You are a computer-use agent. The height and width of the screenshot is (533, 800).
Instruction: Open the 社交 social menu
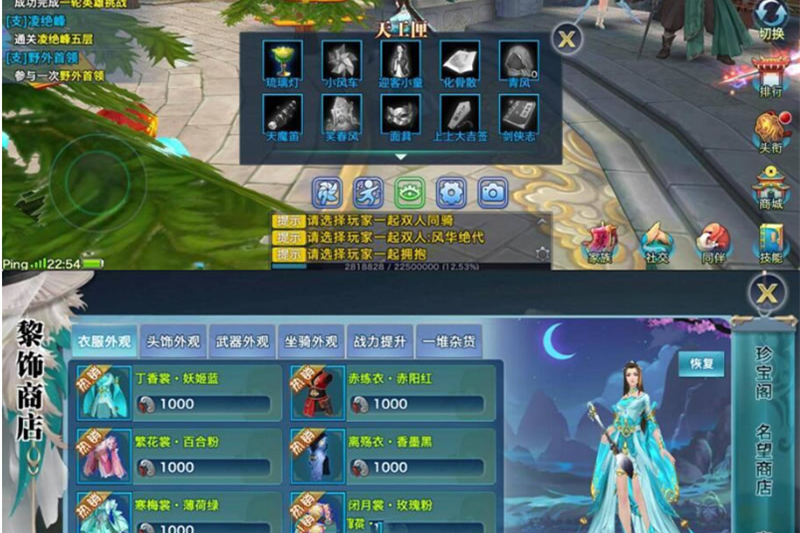pyautogui.click(x=656, y=242)
